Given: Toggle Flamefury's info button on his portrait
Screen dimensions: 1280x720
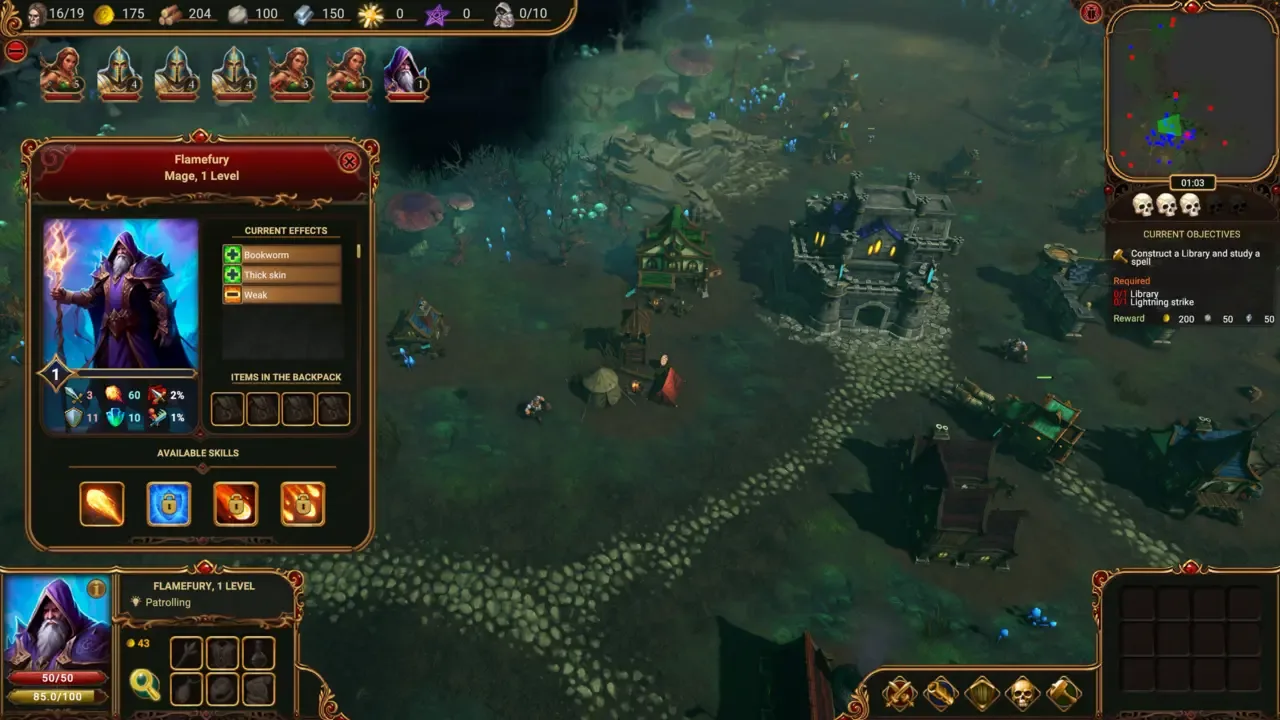Looking at the screenshot, I should 97,590.
